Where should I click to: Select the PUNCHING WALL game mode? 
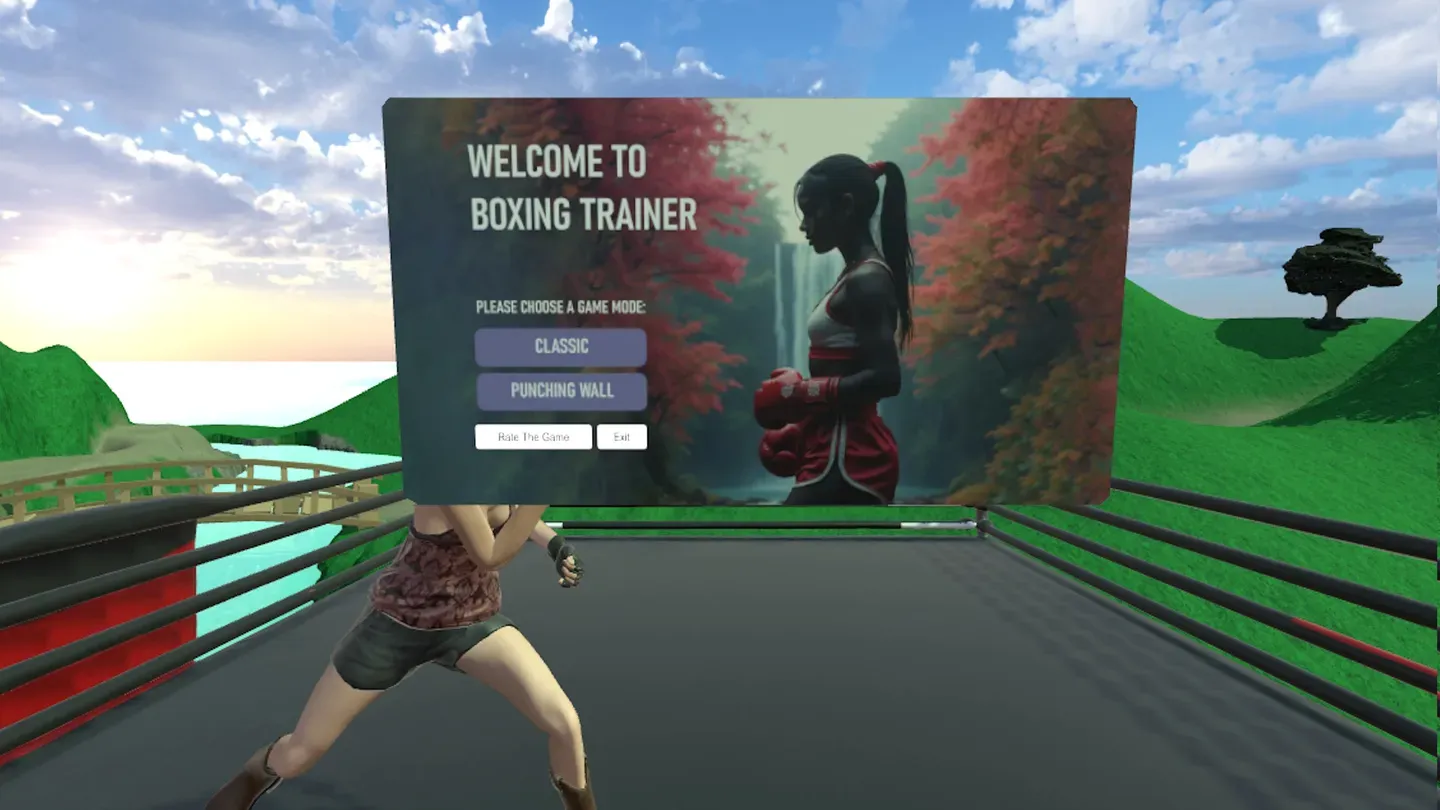[561, 391]
